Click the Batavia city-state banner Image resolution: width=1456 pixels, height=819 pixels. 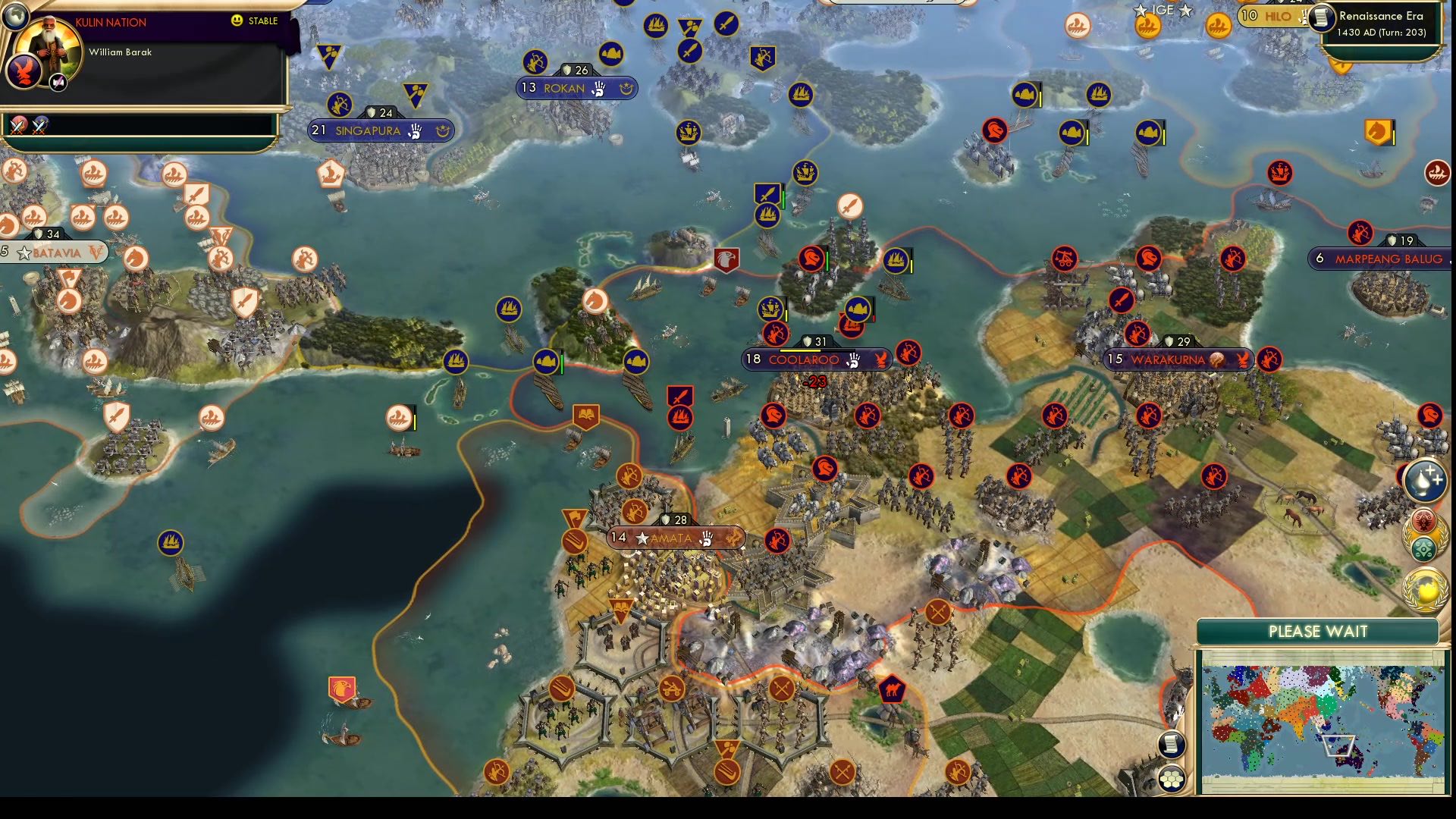(x=53, y=253)
